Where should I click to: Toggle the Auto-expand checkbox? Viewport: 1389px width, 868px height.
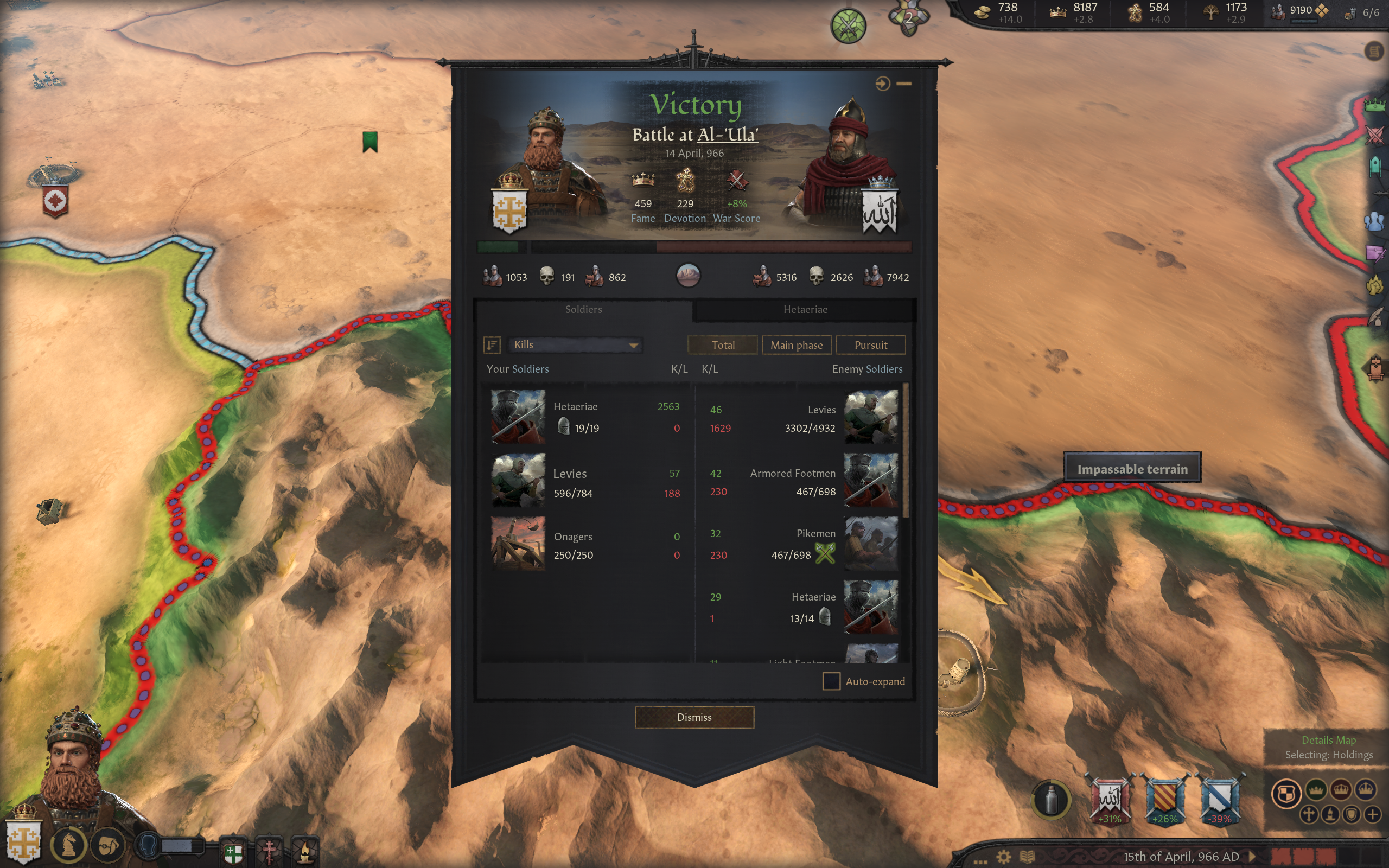pyautogui.click(x=831, y=681)
